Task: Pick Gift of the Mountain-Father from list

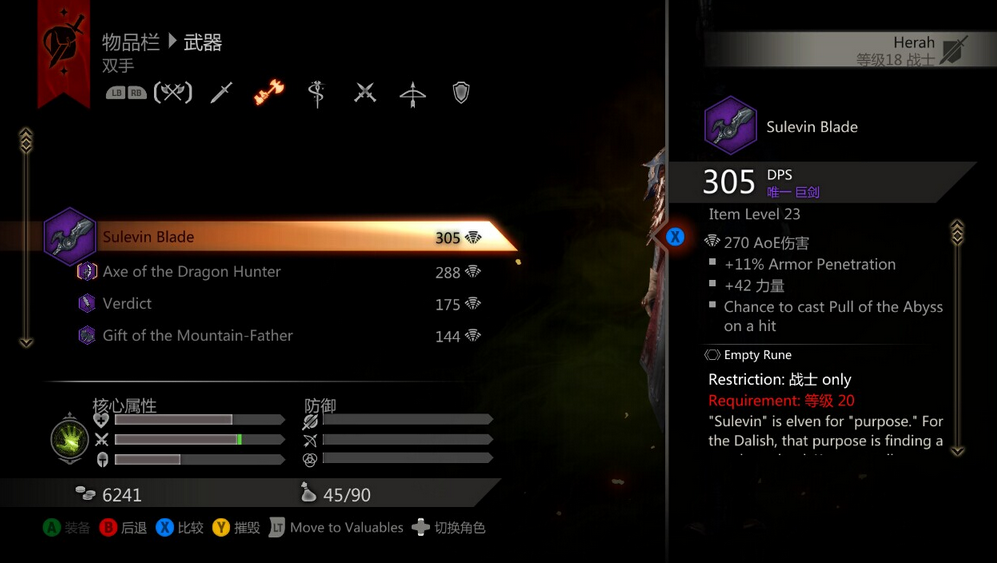Action: [197, 336]
